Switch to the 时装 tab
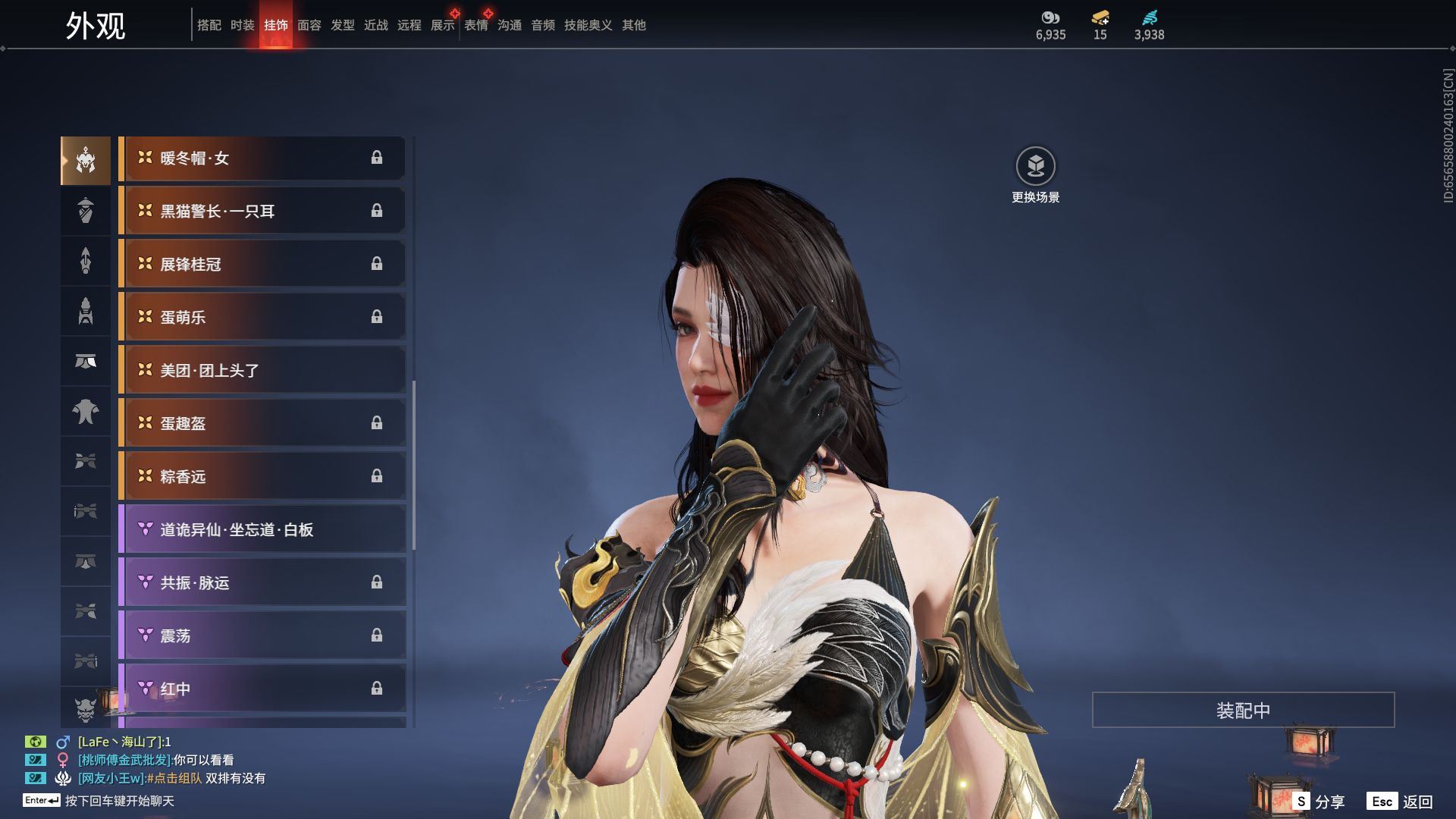Screen dimensions: 1456x819 243,25
